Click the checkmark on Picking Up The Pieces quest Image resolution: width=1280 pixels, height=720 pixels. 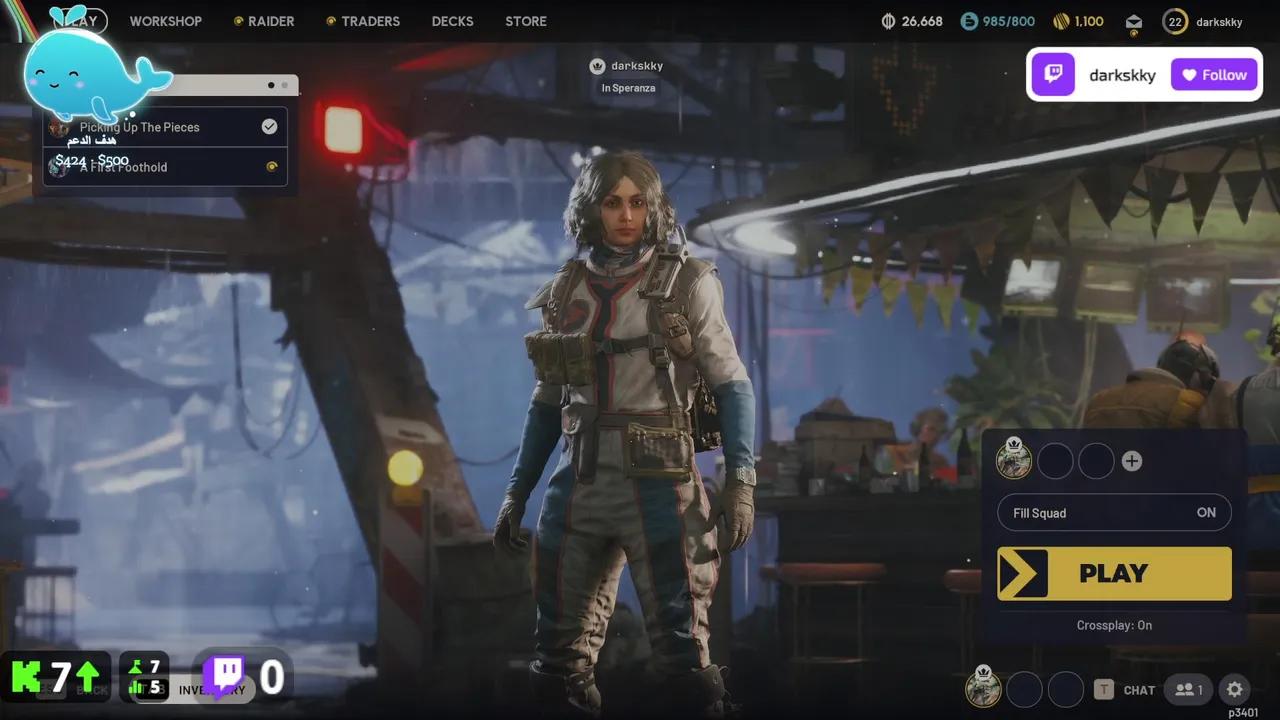click(269, 126)
